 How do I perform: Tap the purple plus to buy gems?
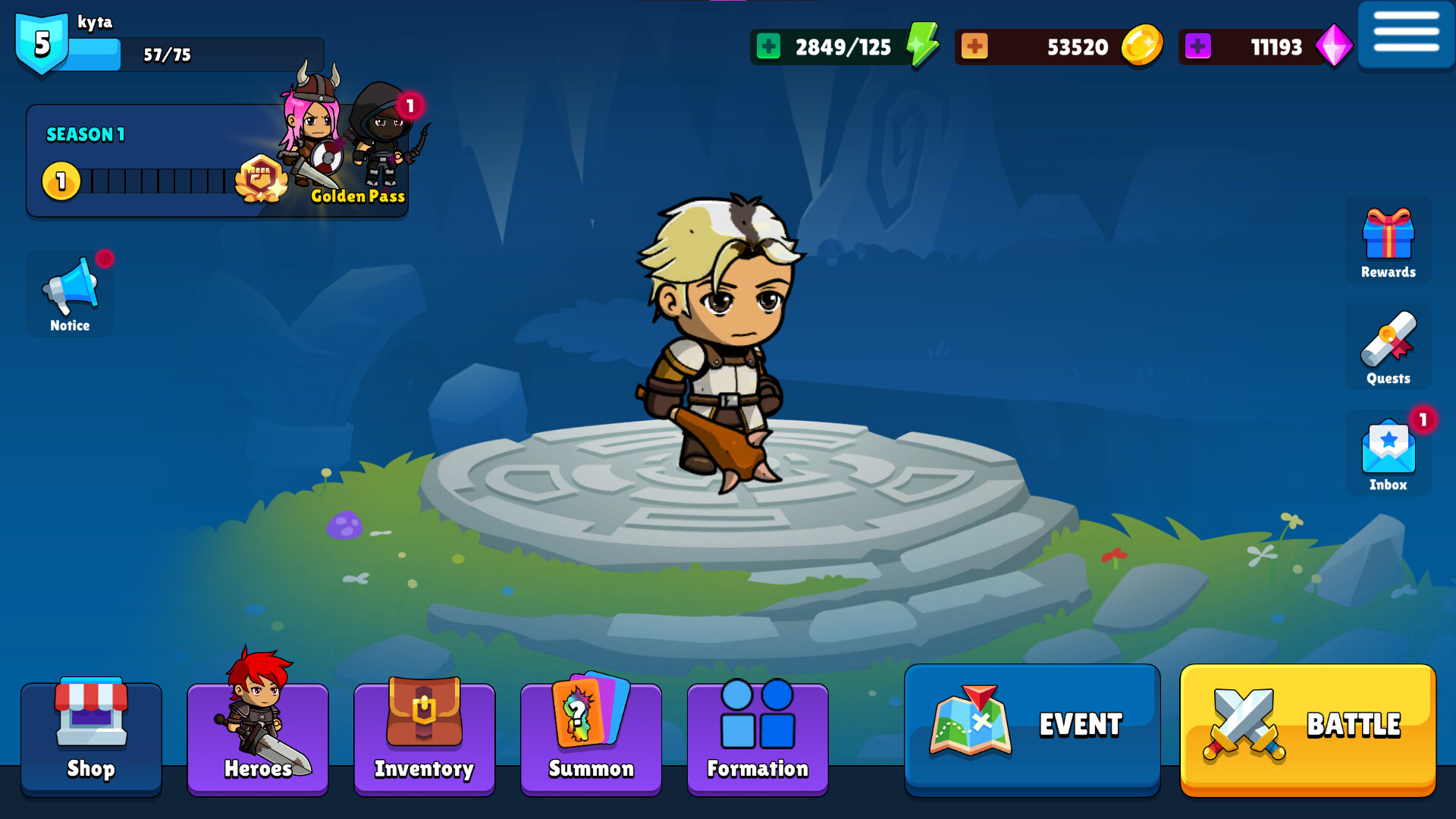[x=1197, y=46]
